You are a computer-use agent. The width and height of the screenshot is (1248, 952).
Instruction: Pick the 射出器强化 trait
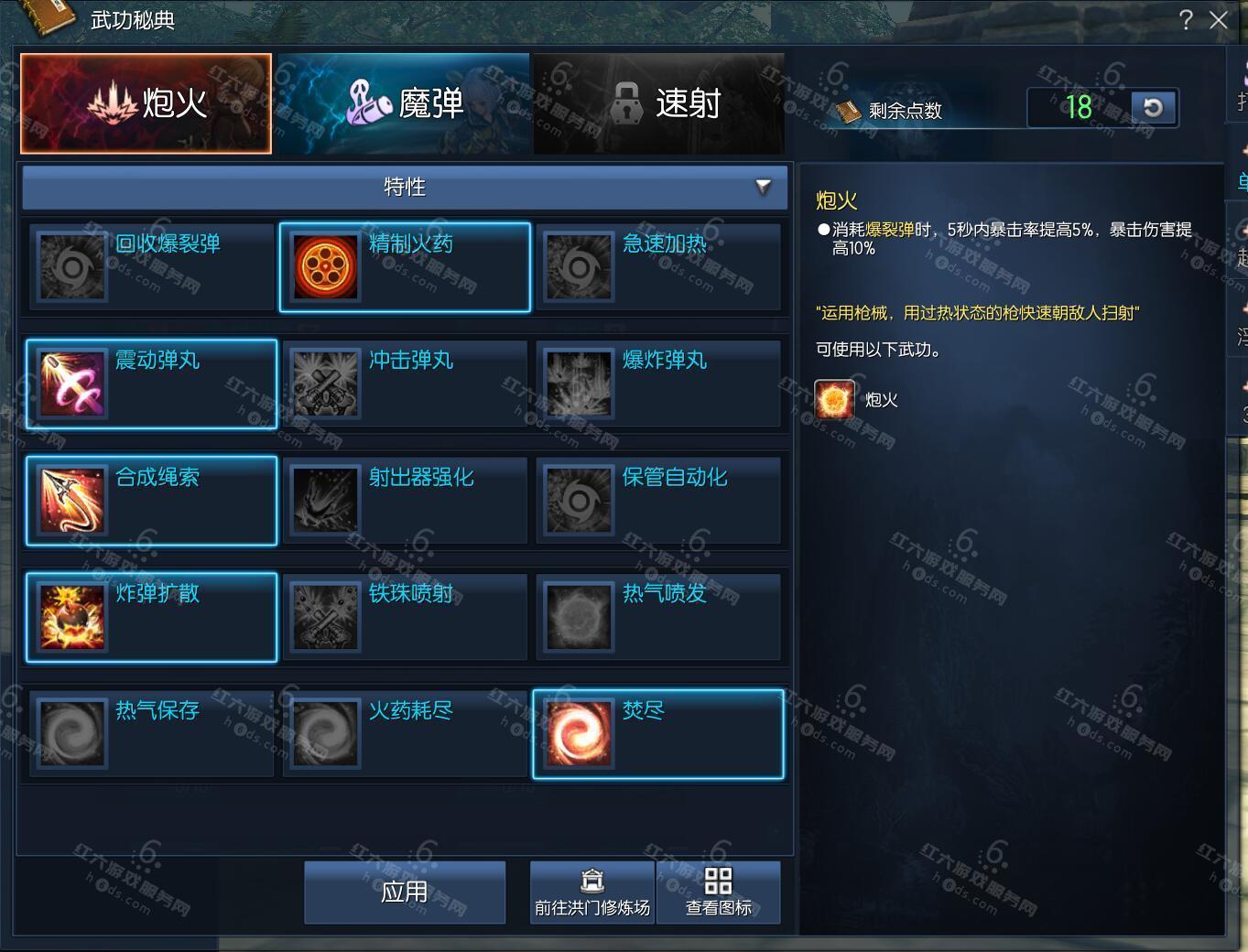[x=405, y=500]
